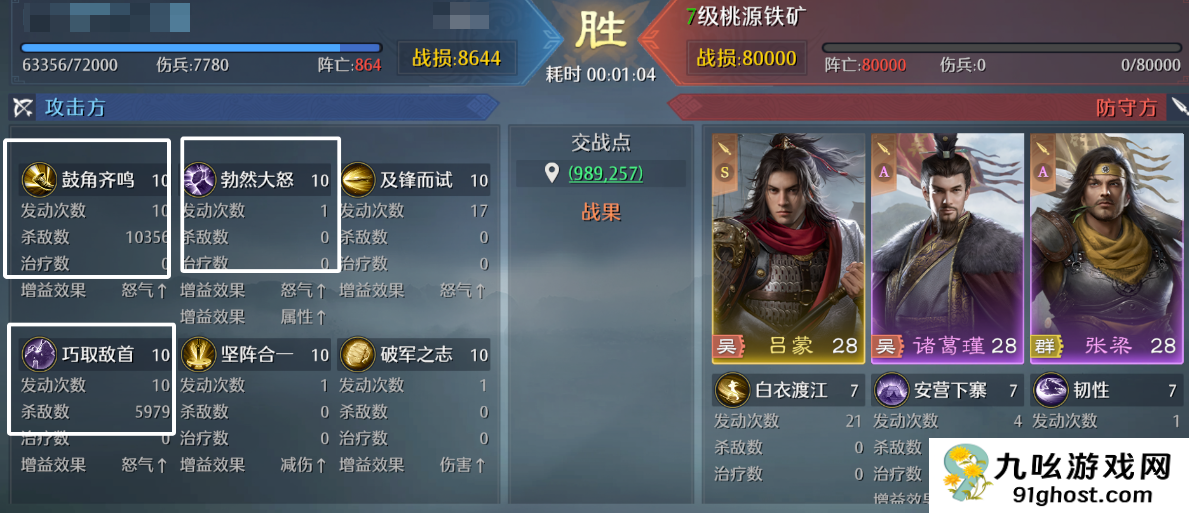The image size is (1189, 513).
Task: Open the 鼓角齐鸣 skill icon
Action: point(39,180)
